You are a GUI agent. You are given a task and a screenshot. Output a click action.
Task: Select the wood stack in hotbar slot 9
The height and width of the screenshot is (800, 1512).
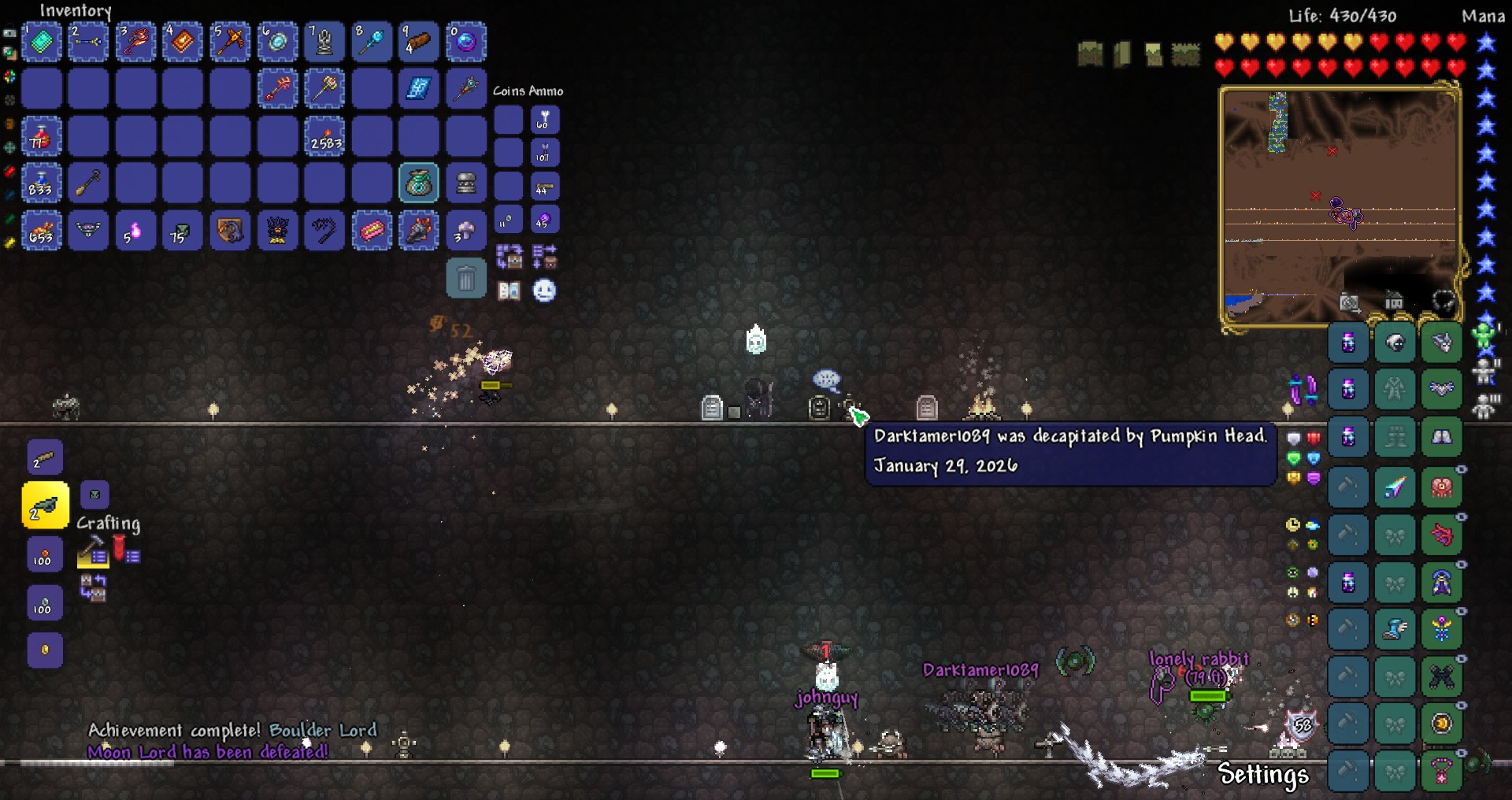tap(419, 42)
